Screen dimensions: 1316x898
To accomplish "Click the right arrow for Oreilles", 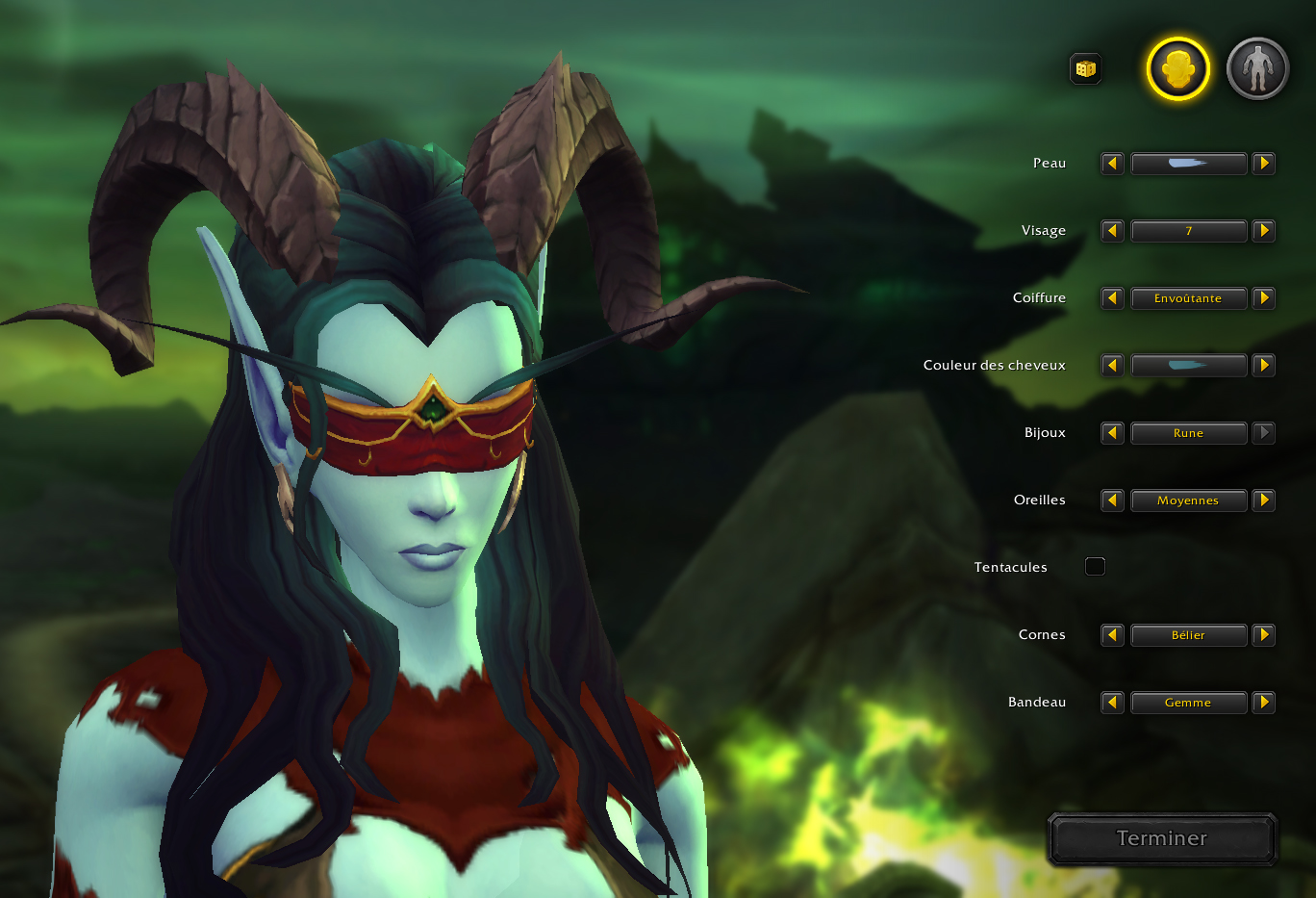I will pos(1264,500).
